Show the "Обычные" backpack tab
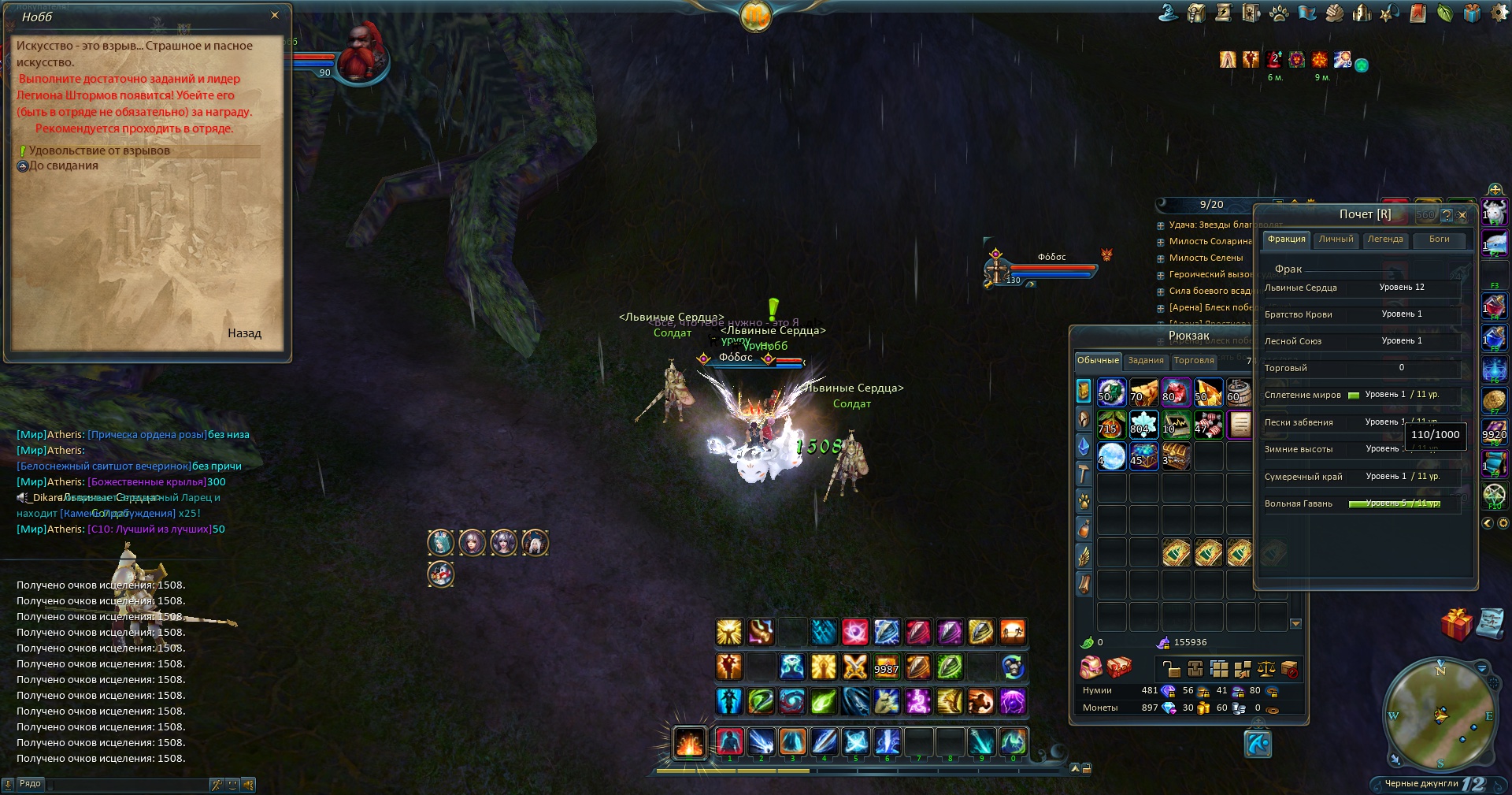 (1098, 361)
